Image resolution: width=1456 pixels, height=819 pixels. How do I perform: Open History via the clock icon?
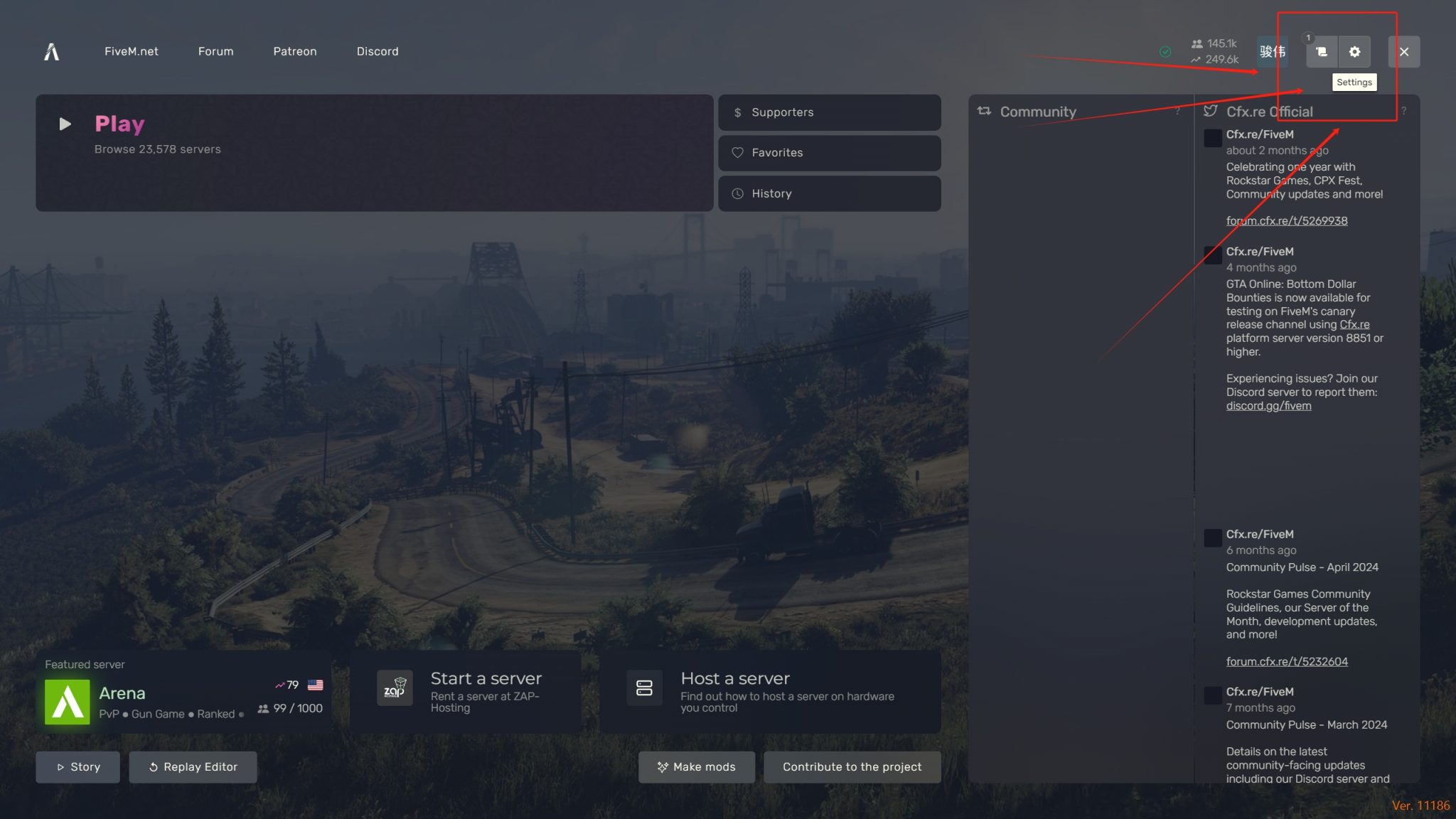738,193
